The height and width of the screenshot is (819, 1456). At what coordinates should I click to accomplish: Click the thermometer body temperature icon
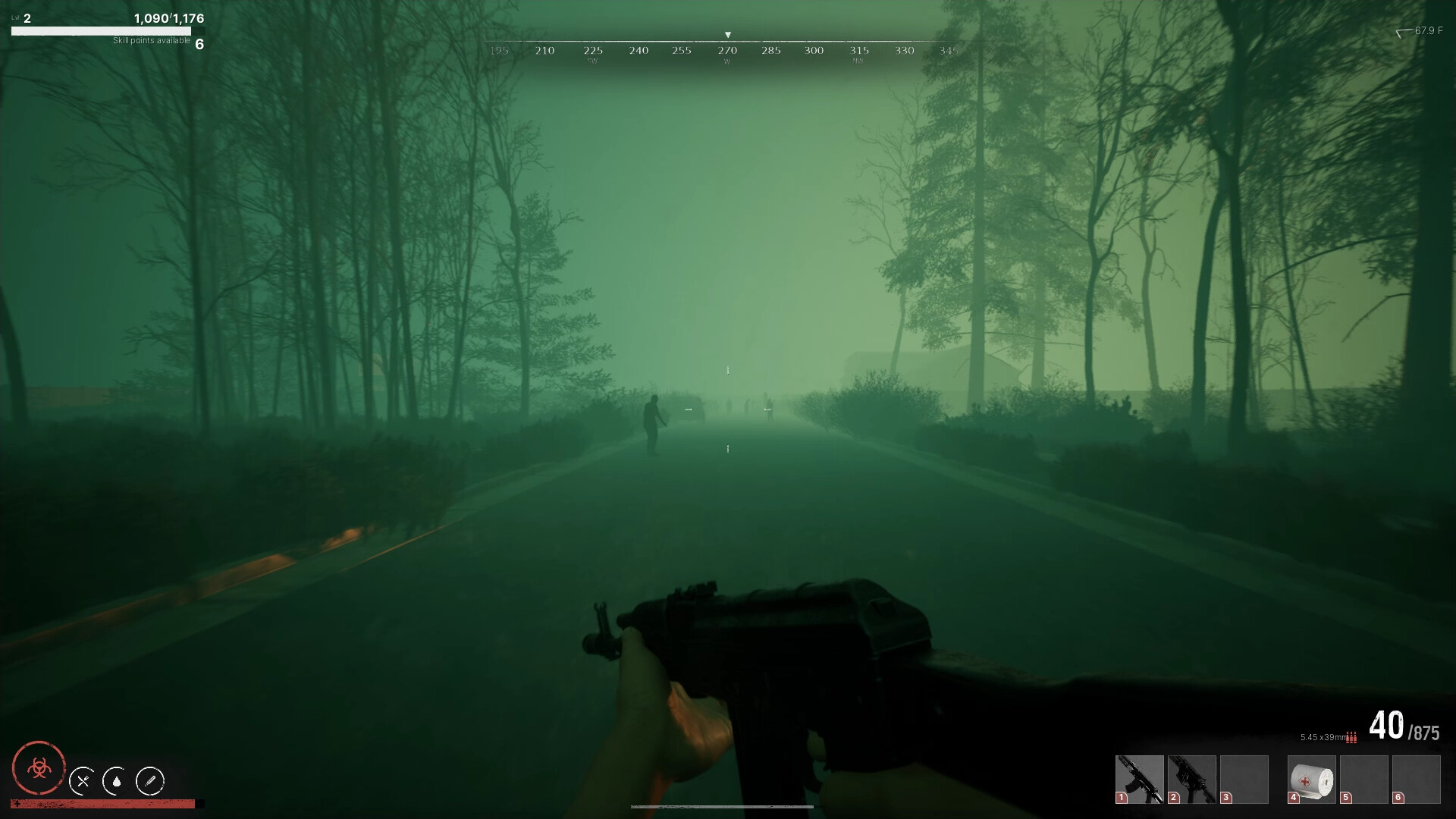coord(150,781)
